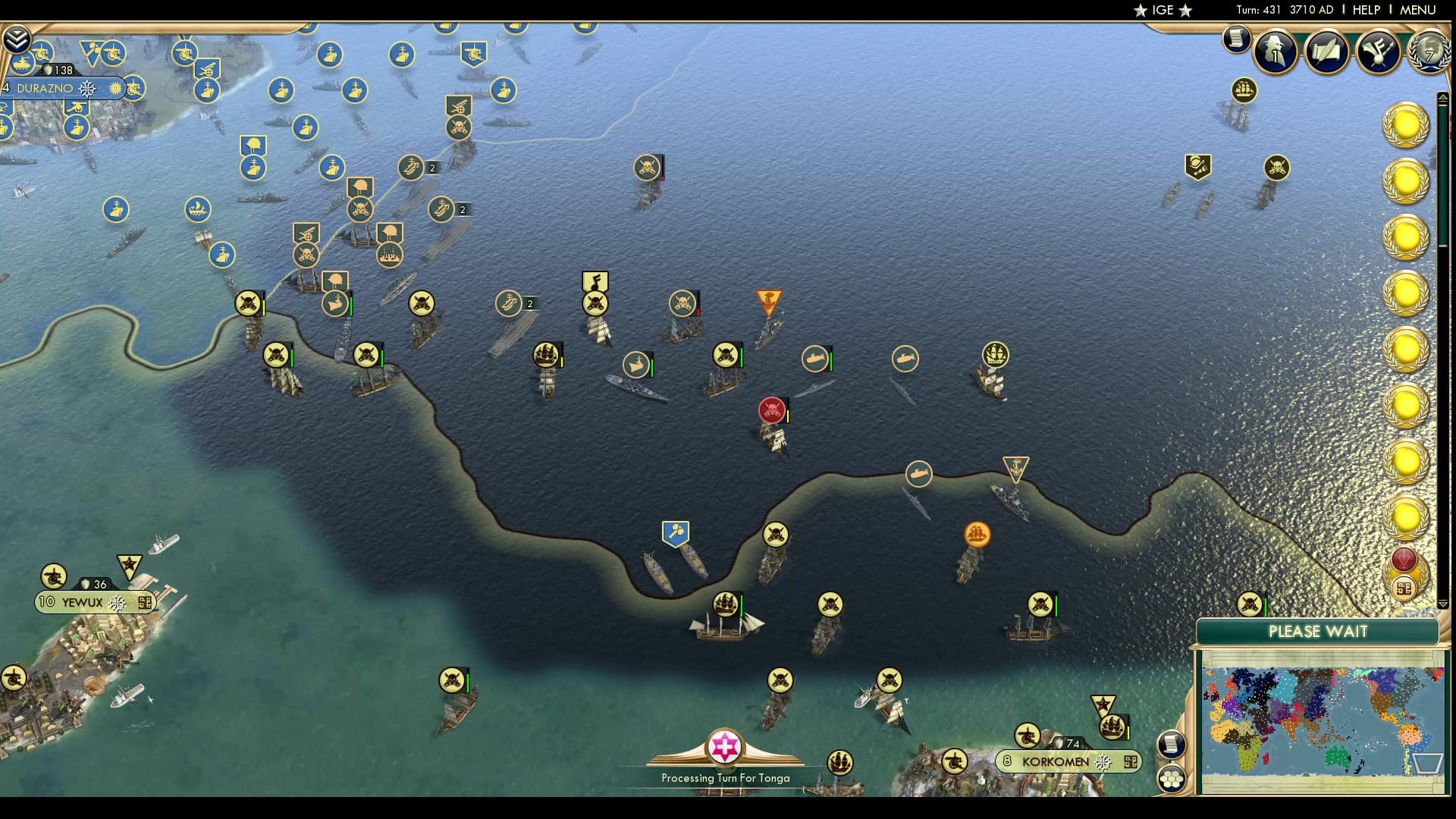Image resolution: width=1456 pixels, height=819 pixels.
Task: Select the carrier flag showing 2 aircraft
Action: [x=510, y=302]
